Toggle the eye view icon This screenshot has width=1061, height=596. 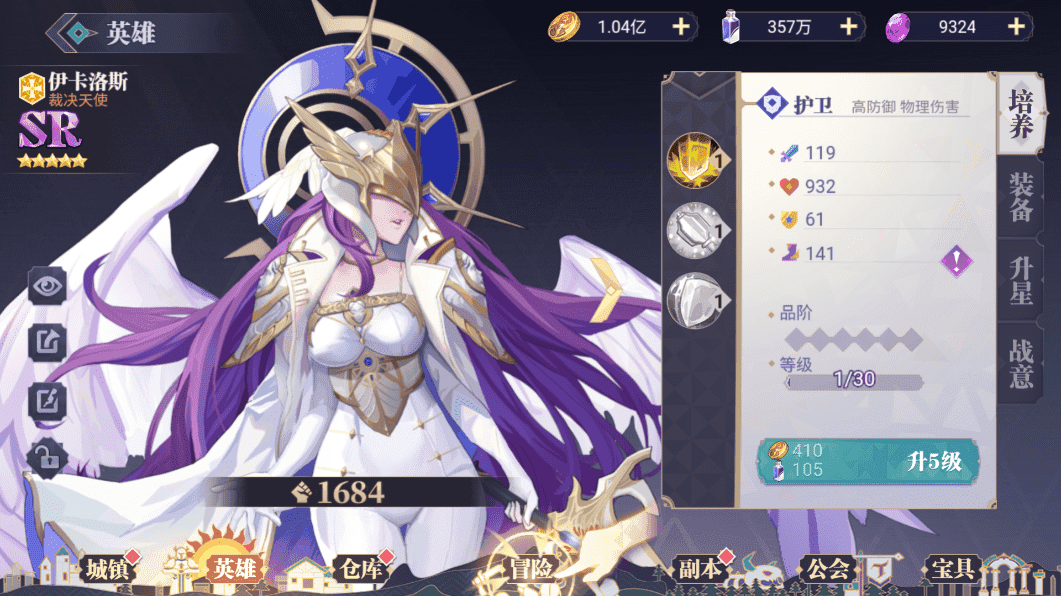point(47,287)
